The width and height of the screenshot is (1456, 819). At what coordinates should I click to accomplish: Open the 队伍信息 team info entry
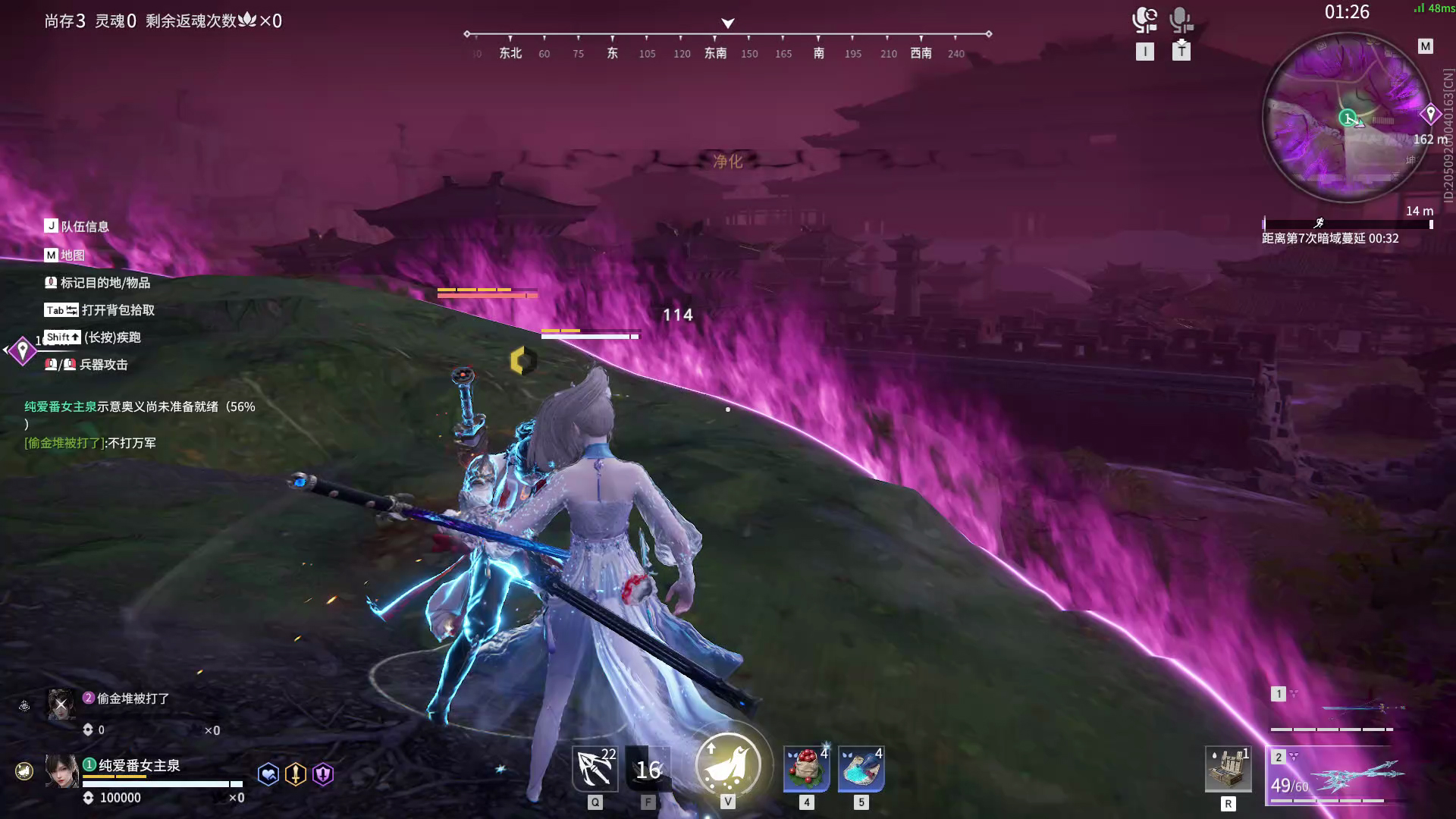pos(77,226)
